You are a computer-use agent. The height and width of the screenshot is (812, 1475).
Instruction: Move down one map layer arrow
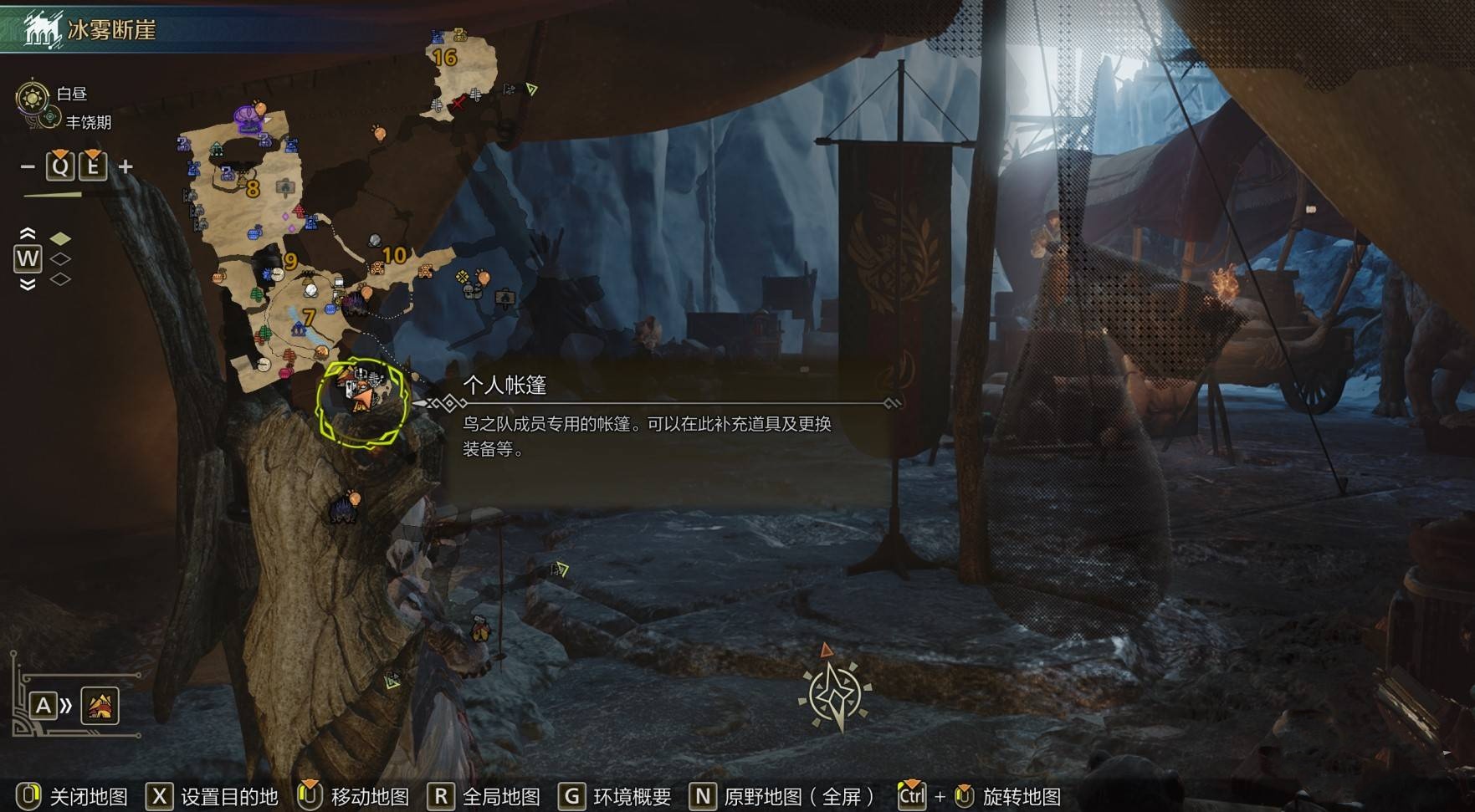tap(28, 284)
